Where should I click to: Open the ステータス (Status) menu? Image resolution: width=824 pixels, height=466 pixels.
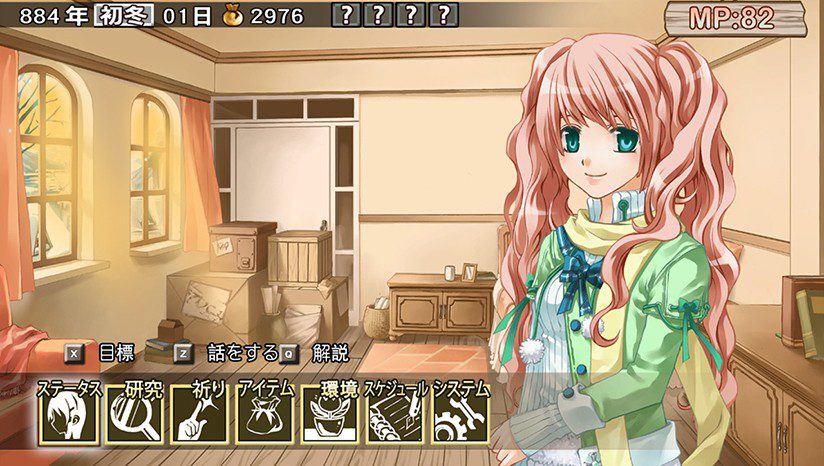69,415
